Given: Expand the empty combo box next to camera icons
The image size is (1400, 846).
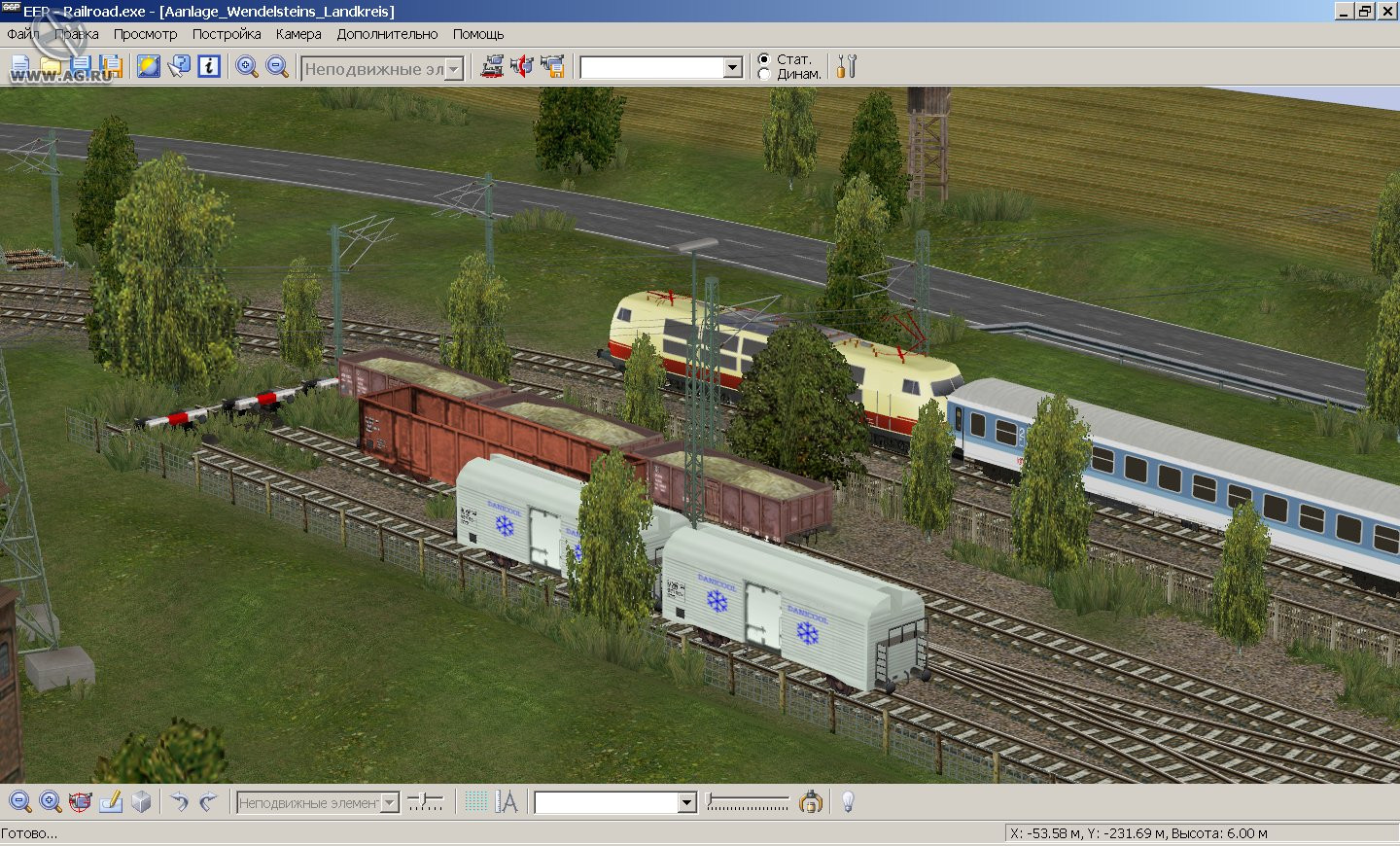Looking at the screenshot, I should [732, 66].
